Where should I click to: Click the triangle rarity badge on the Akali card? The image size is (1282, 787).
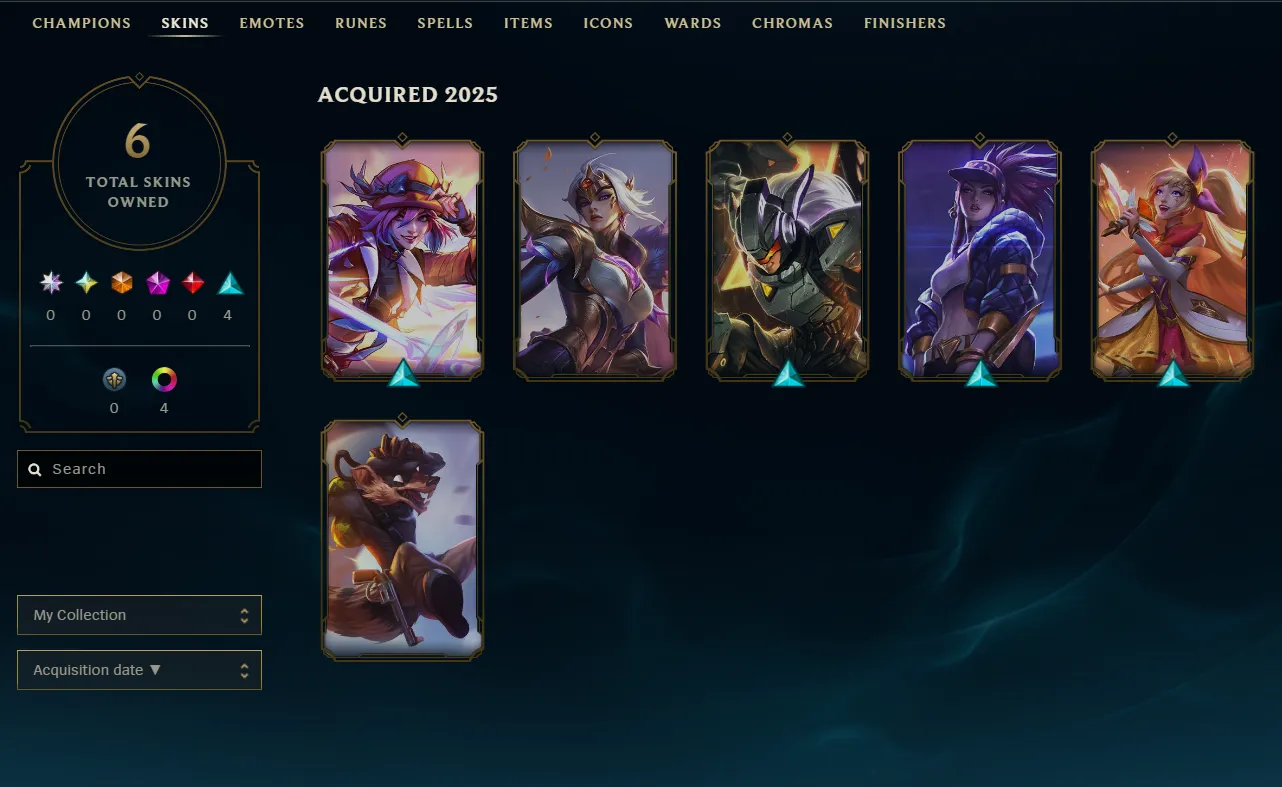coord(979,377)
